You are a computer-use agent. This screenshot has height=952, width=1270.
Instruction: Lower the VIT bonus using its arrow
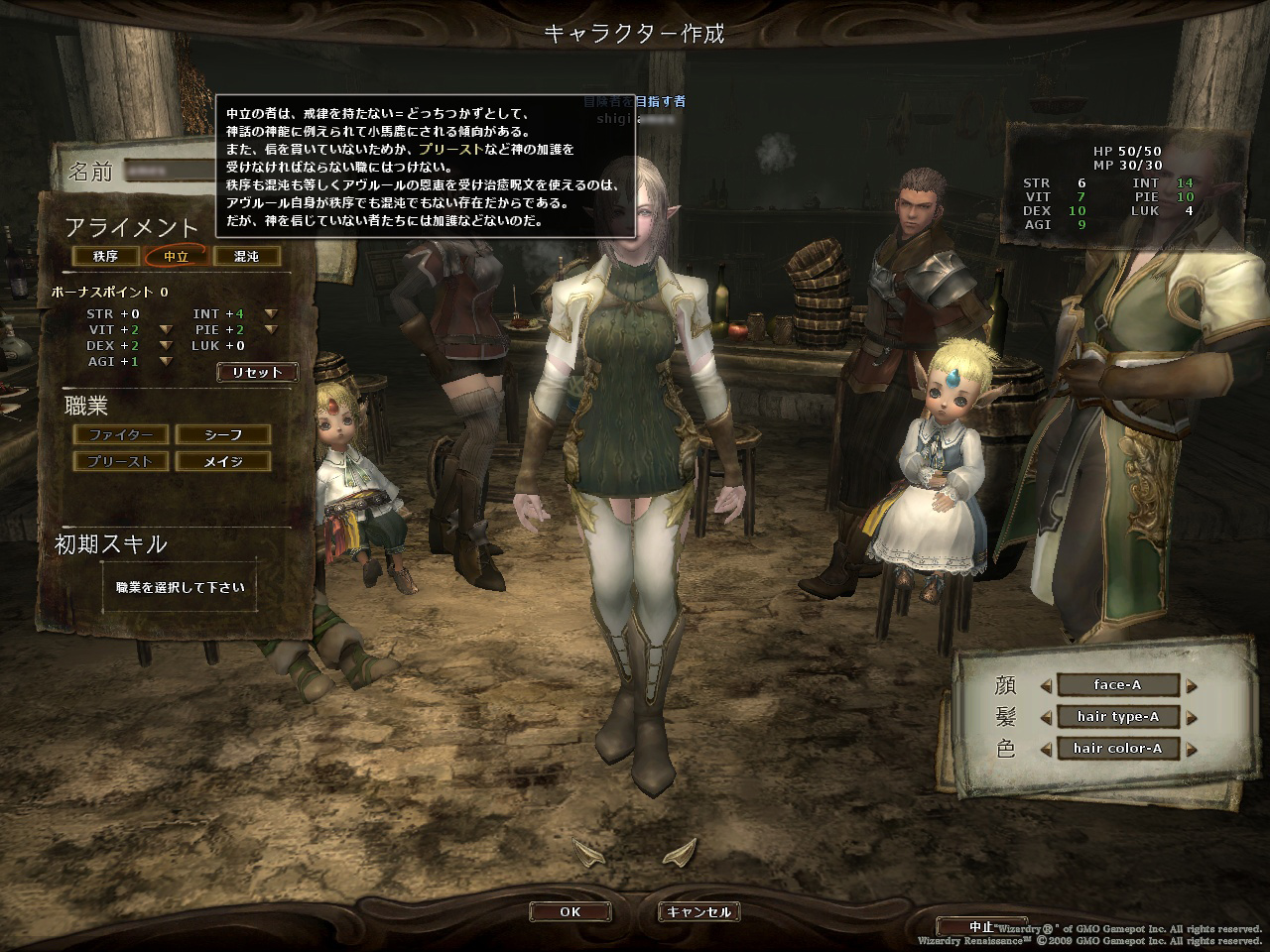[167, 330]
